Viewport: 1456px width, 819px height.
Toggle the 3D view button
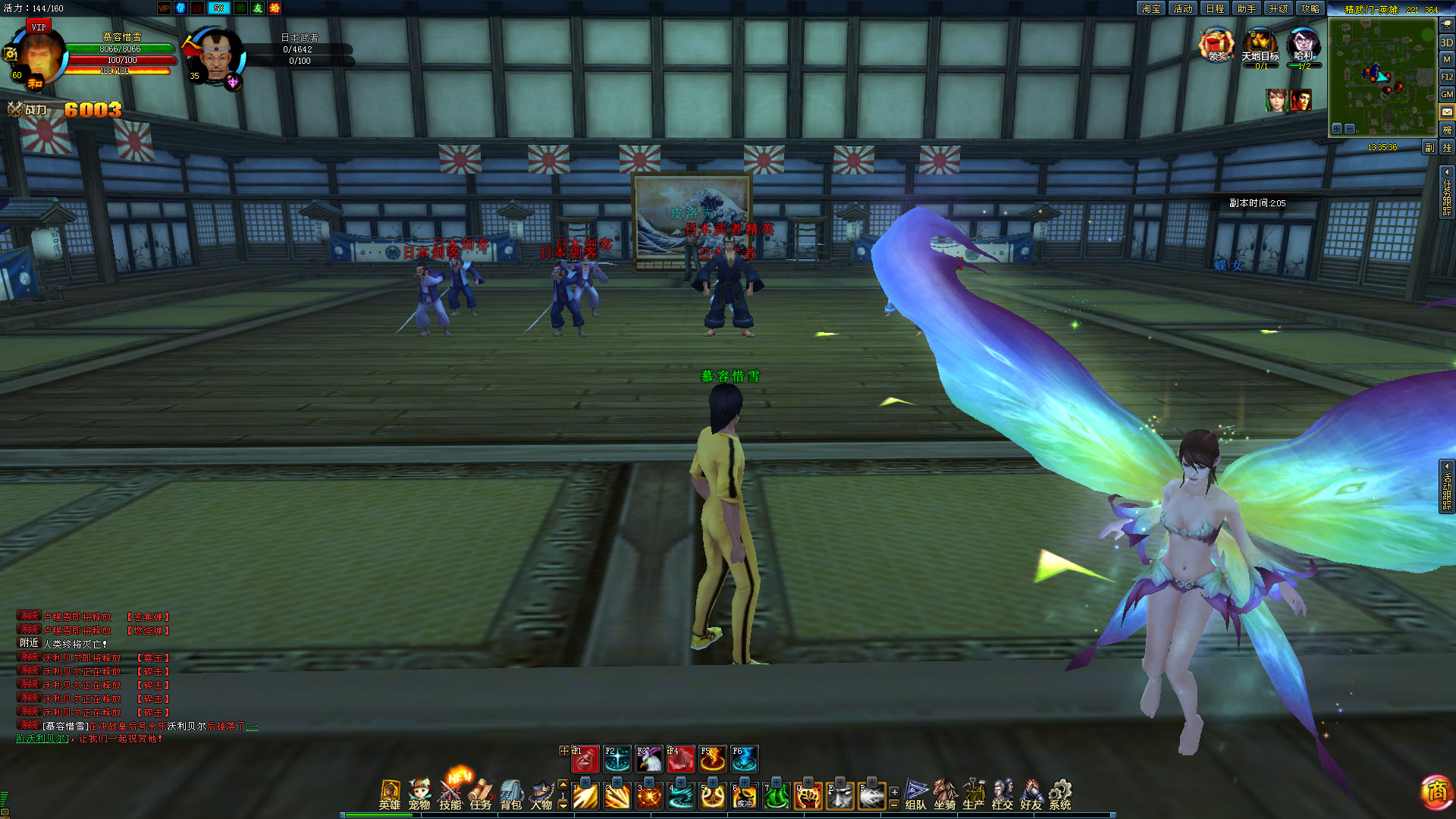pyautogui.click(x=1447, y=42)
